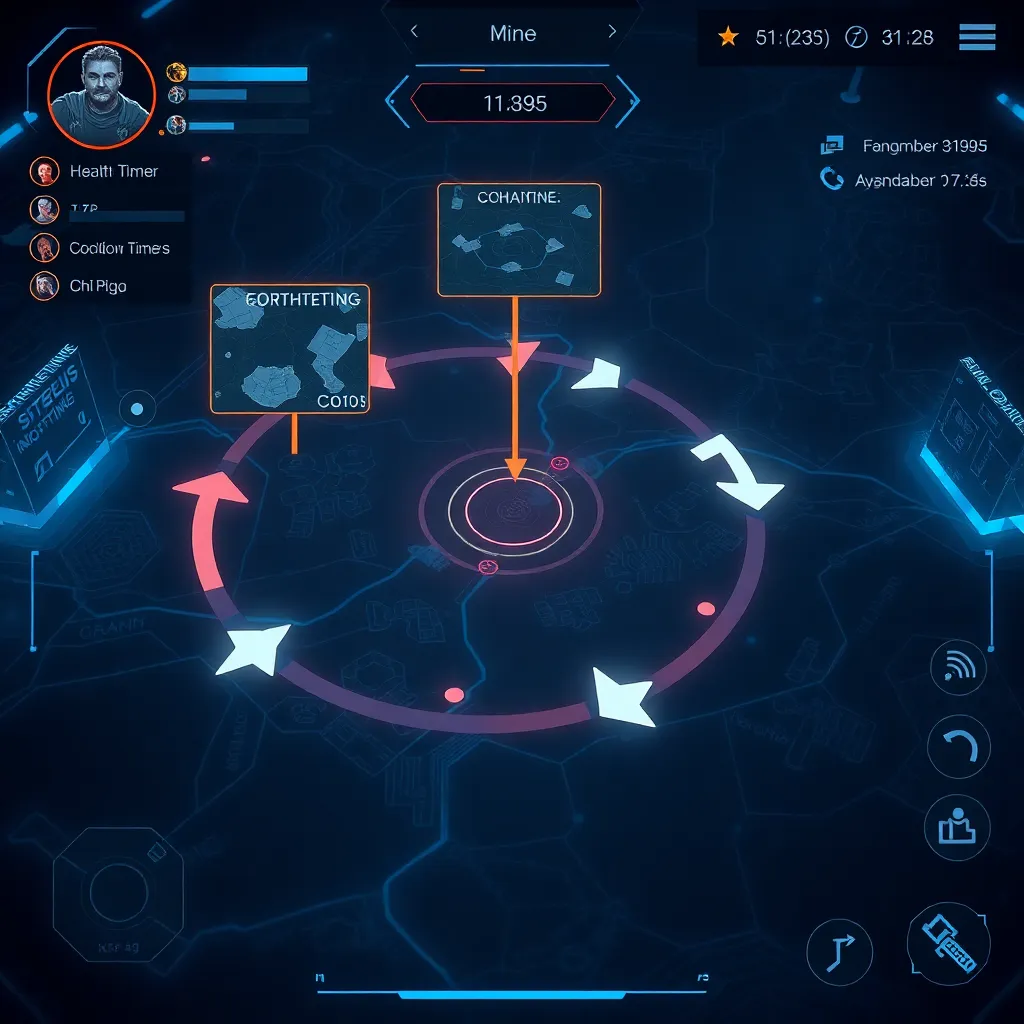The height and width of the screenshot is (1024, 1024).
Task: Open the player position marker button
Action: tap(958, 827)
